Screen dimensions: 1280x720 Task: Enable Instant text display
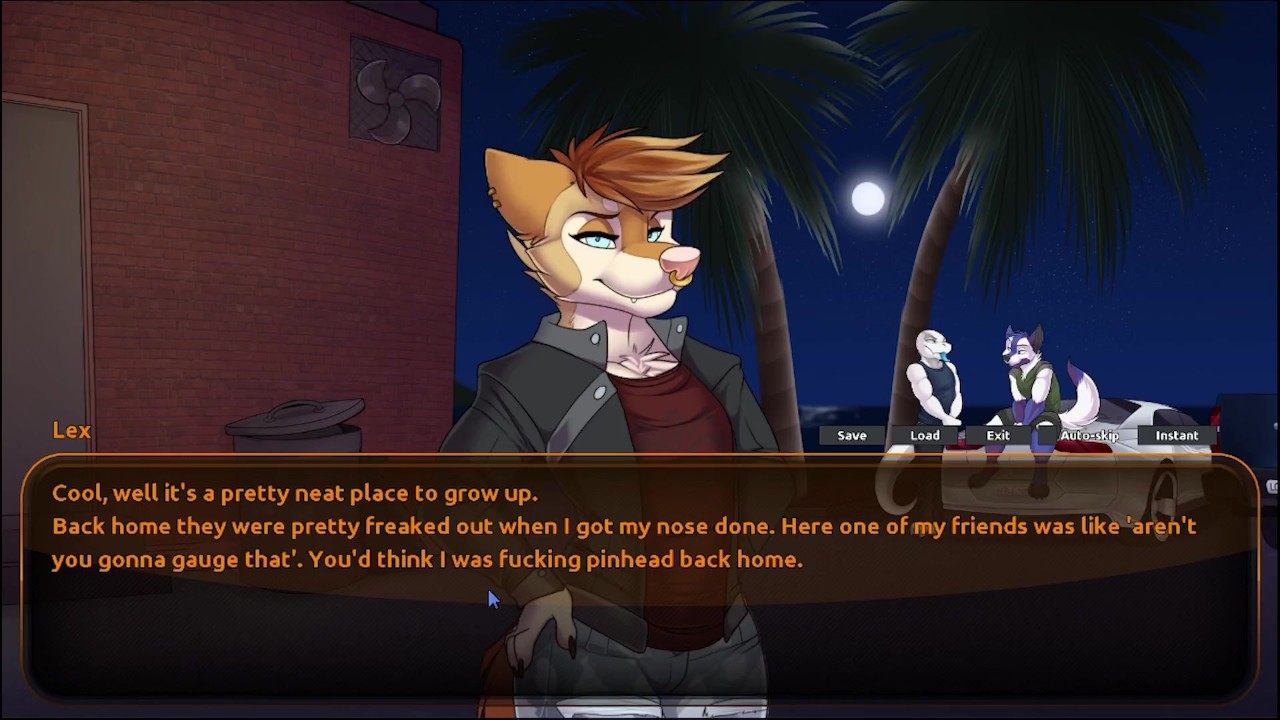pos(1177,435)
